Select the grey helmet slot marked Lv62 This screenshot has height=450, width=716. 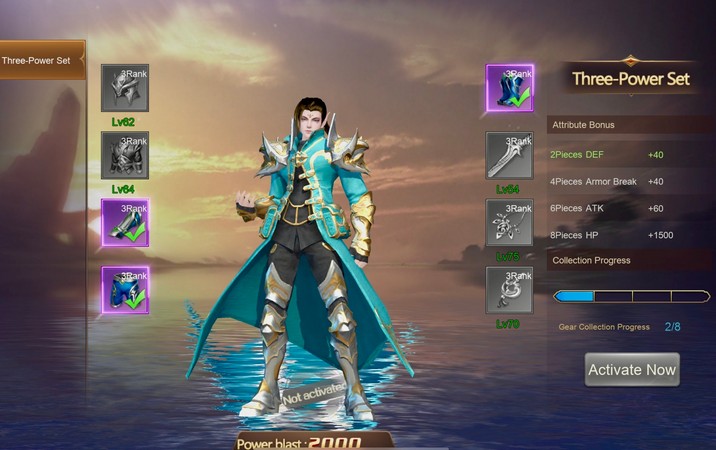coord(125,89)
